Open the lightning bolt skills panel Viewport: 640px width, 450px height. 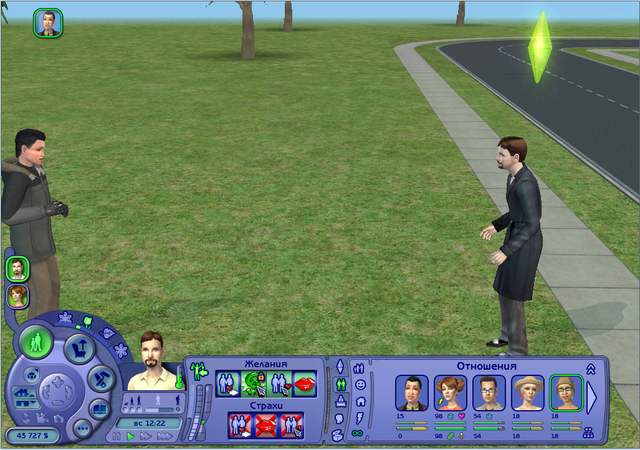360,417
